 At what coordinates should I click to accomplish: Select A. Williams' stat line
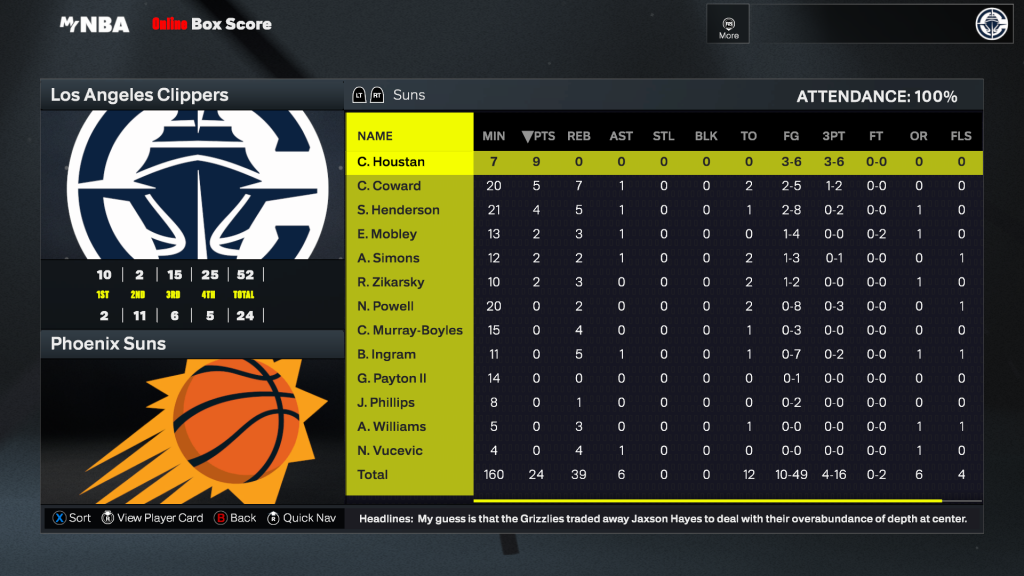[x=391, y=426]
